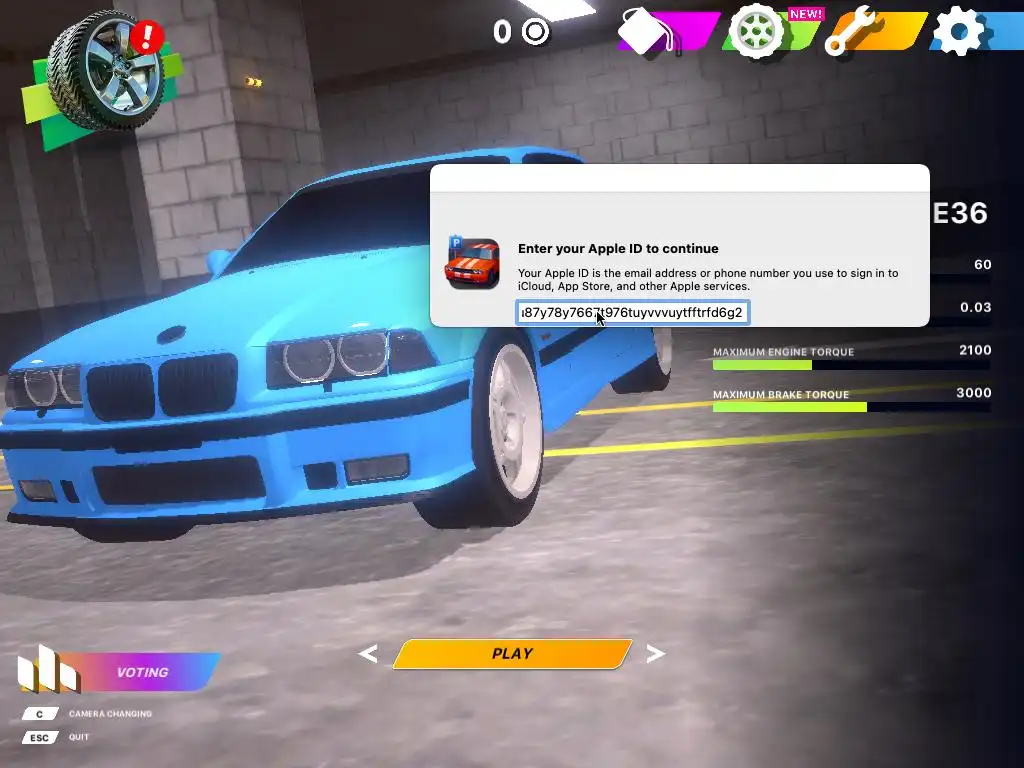Select the next car with the right arrow
Viewport: 1024px width, 768px height.
tap(656, 654)
